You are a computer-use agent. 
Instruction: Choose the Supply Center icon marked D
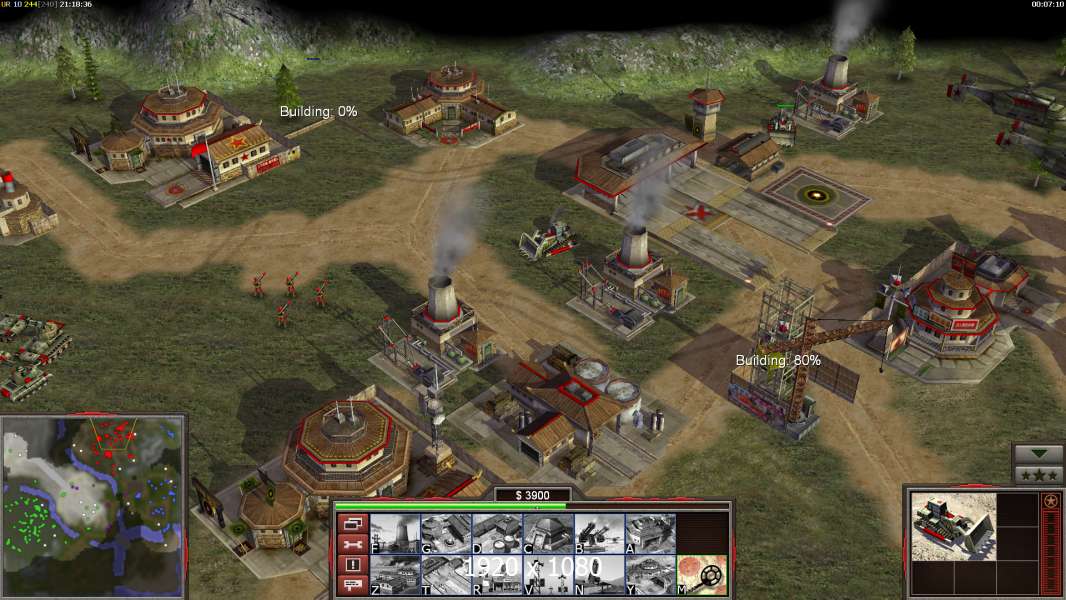tap(497, 534)
